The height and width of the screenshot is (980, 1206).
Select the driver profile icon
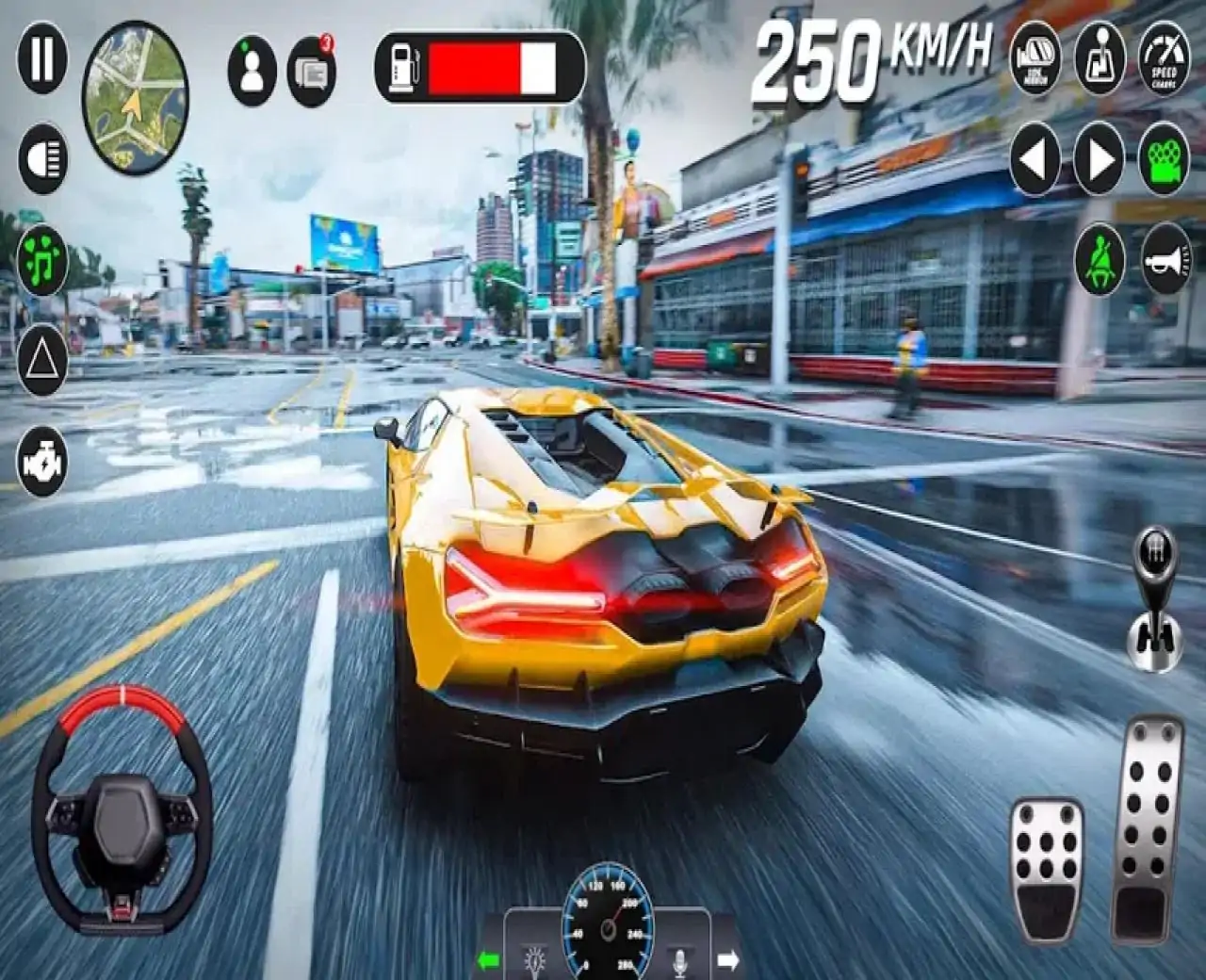coord(250,62)
